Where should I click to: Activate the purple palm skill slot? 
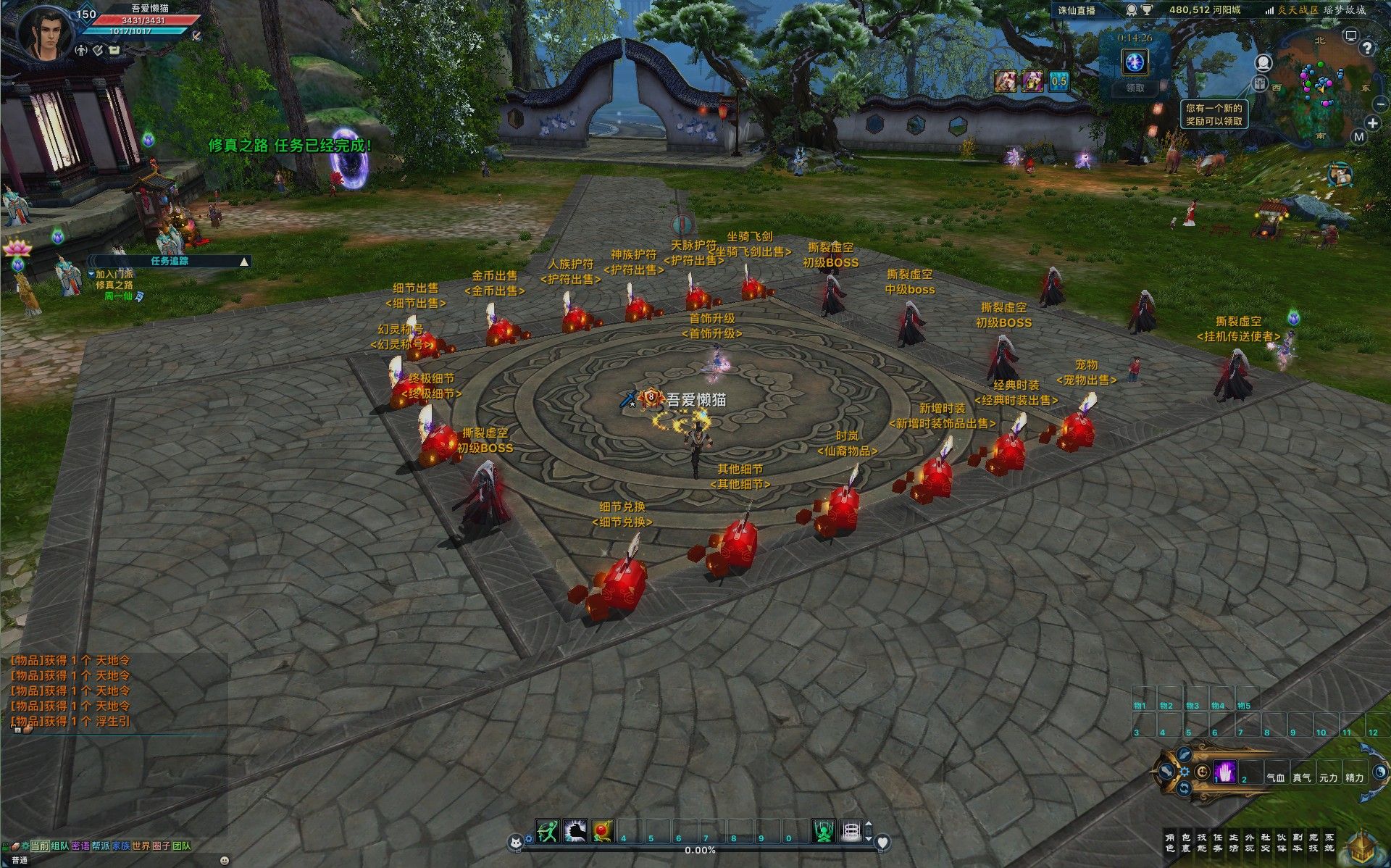pos(1225,772)
